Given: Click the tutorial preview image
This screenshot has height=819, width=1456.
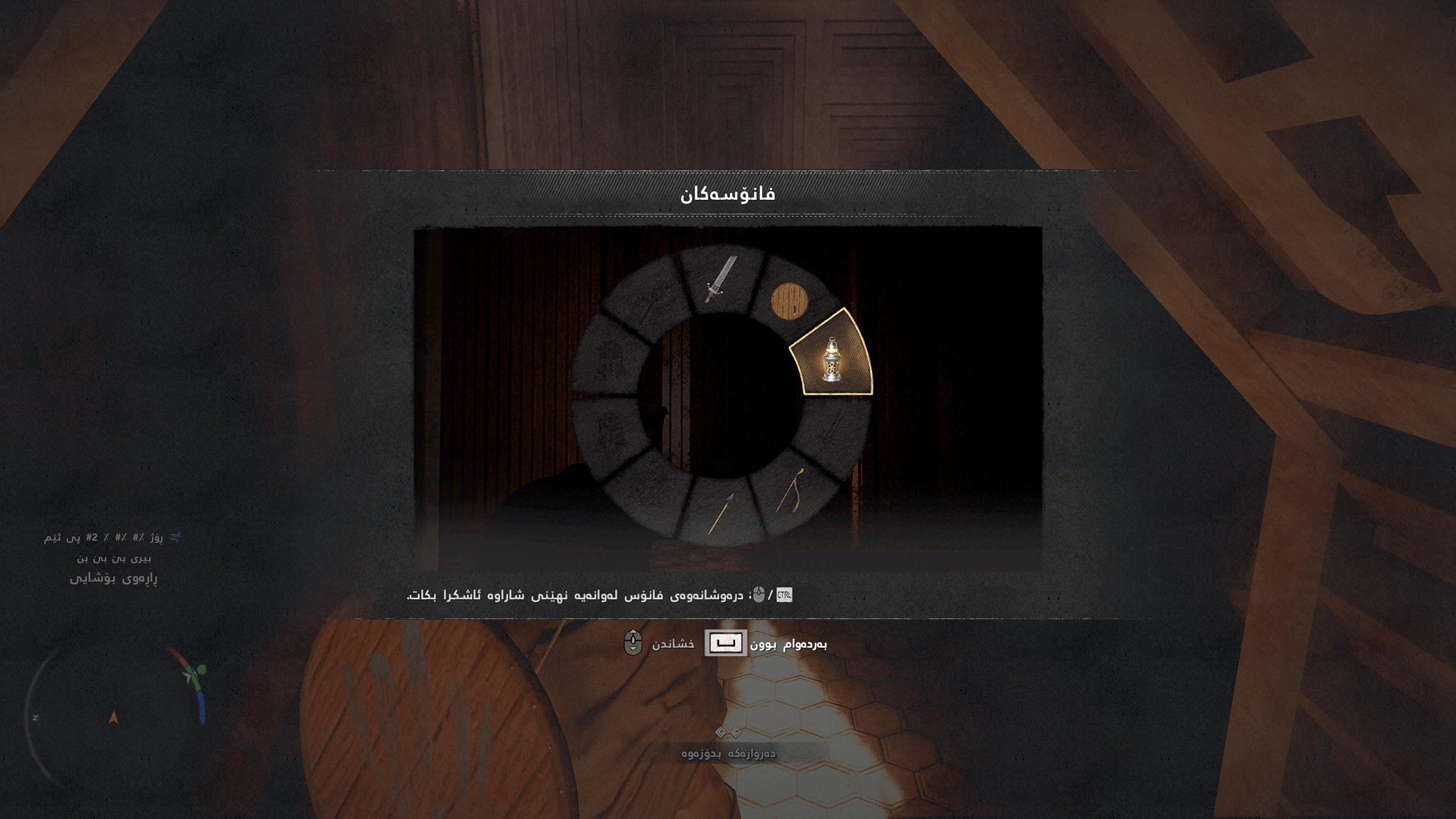Looking at the screenshot, I should point(728,399).
